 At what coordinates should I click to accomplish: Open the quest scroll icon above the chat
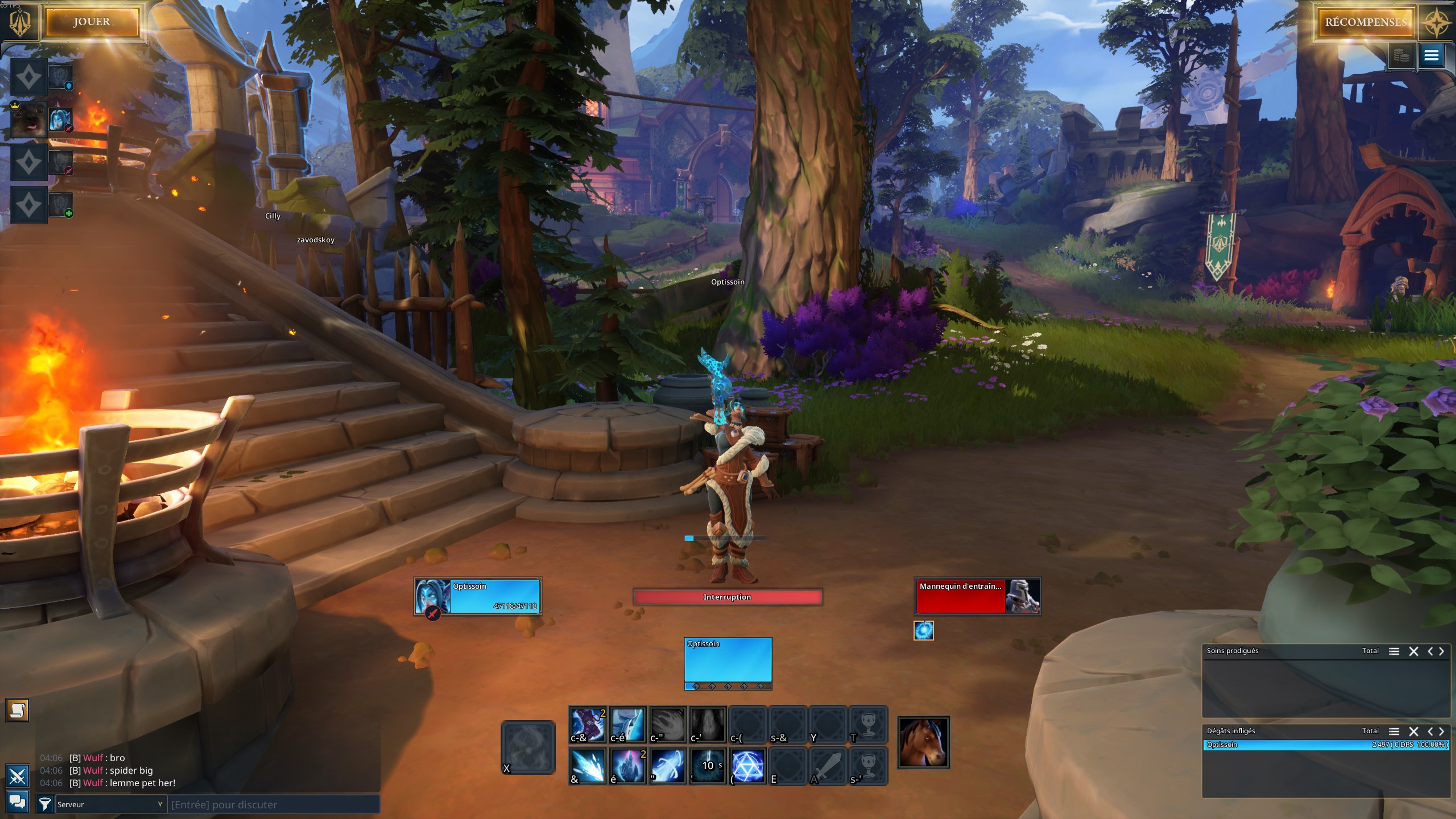18,711
